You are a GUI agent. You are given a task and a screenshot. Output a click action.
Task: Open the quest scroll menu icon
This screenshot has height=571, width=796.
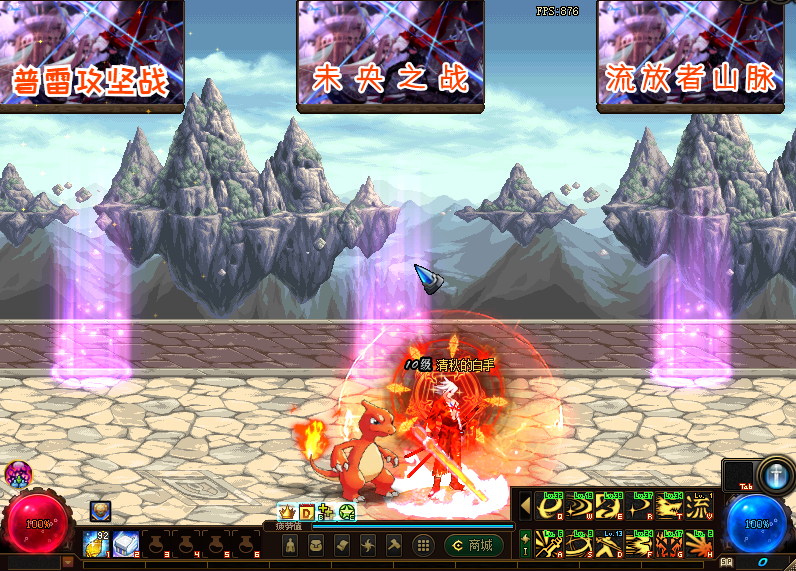[341, 545]
